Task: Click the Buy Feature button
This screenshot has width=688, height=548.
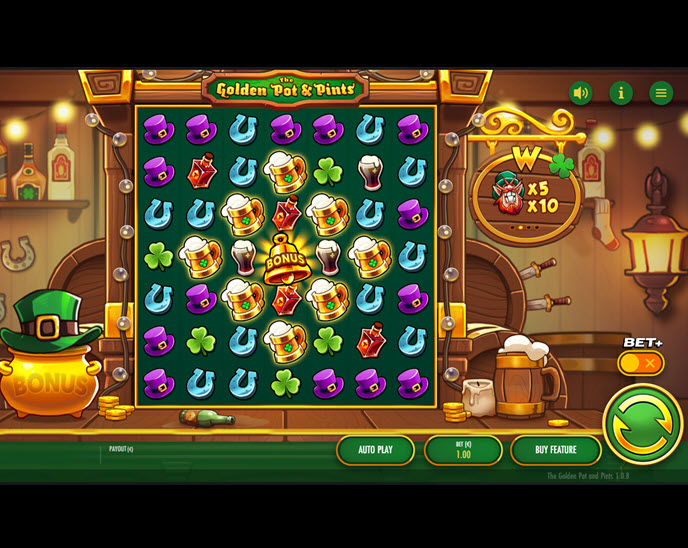Action: [555, 450]
